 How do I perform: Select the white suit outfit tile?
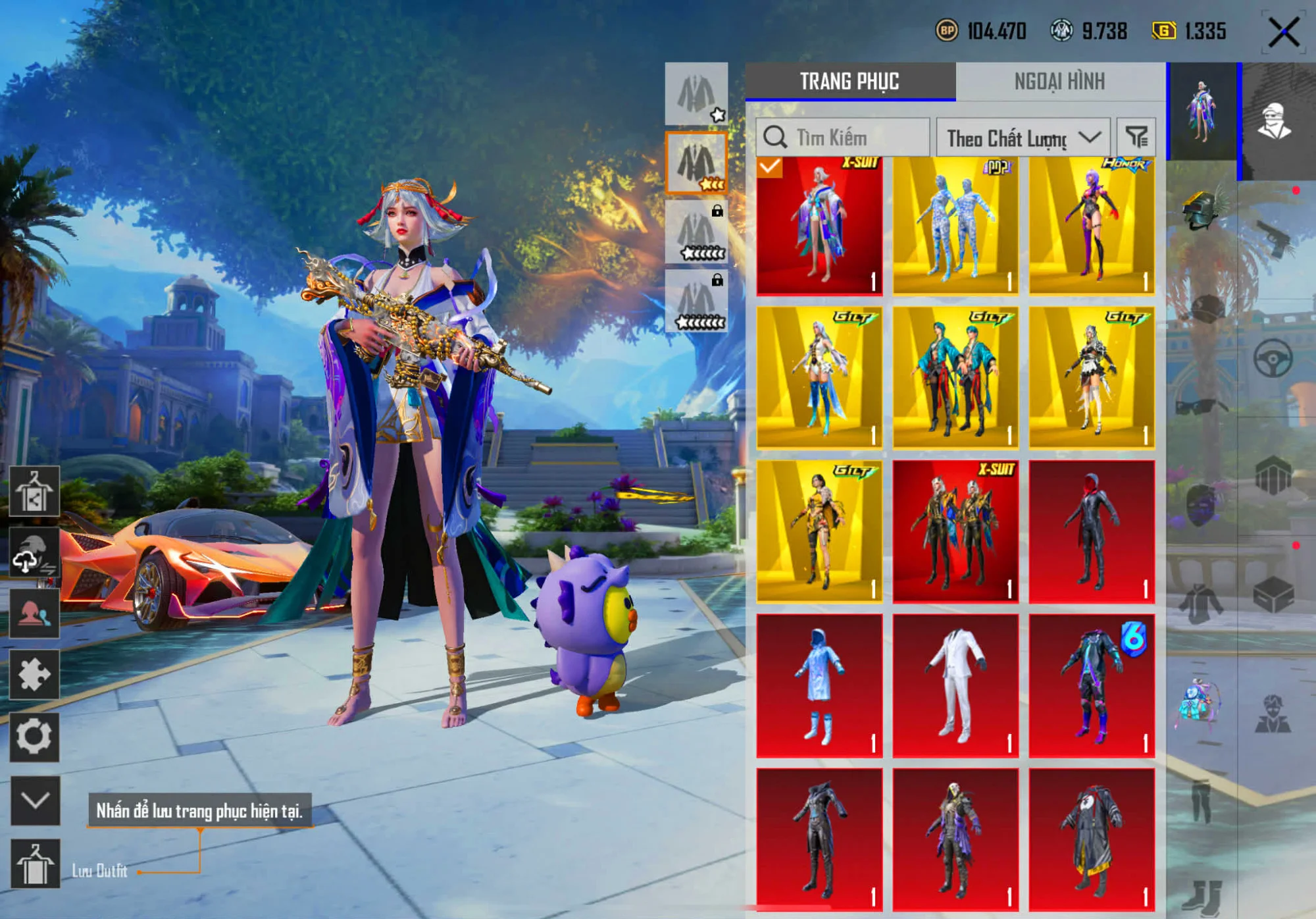pyautogui.click(x=955, y=685)
